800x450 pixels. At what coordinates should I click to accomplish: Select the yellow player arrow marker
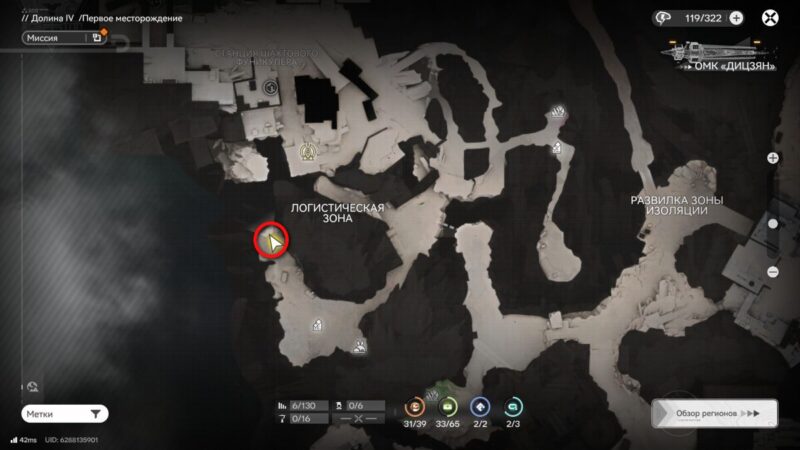[271, 240]
